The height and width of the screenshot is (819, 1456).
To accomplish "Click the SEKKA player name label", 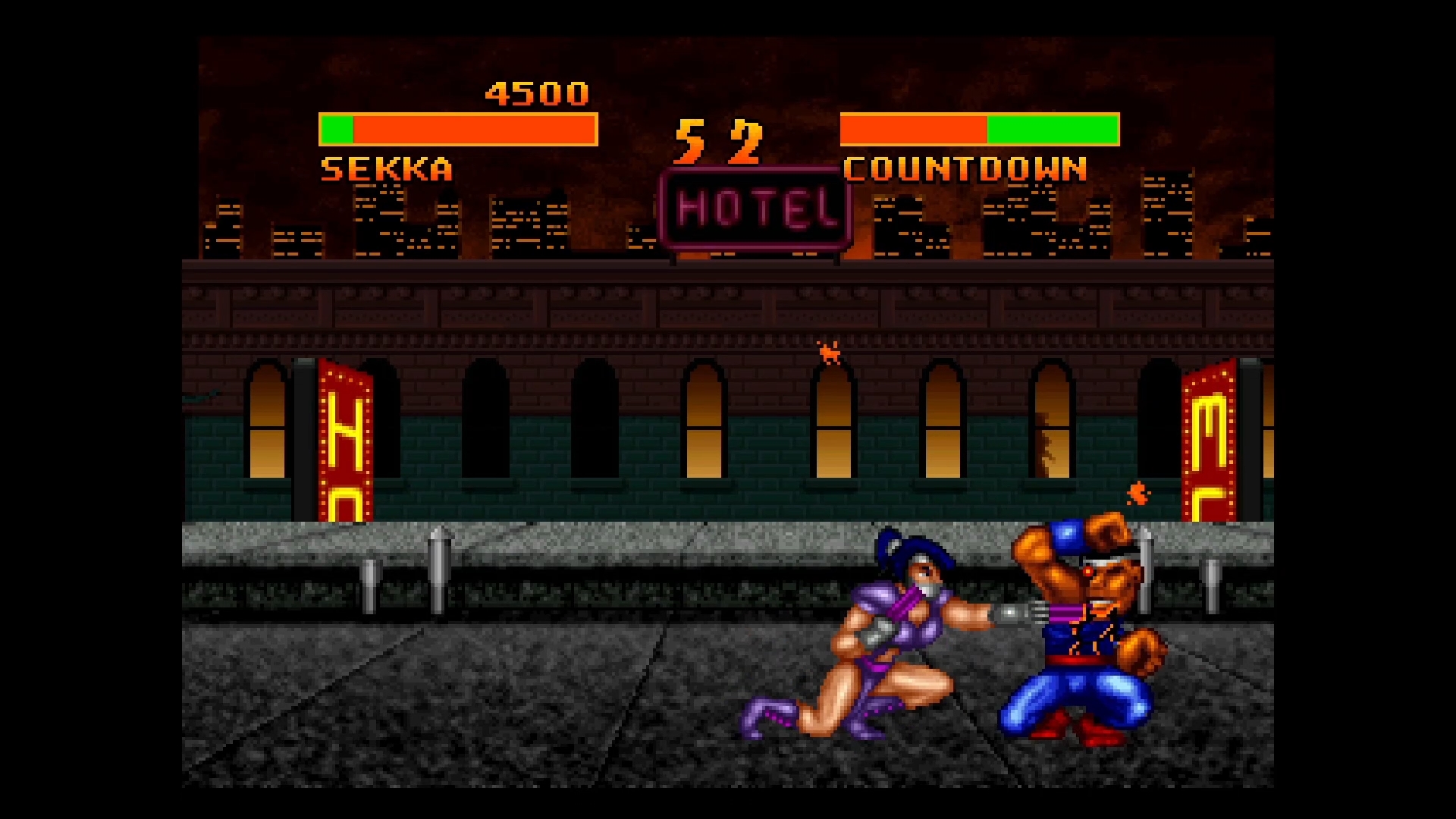I will click(387, 167).
